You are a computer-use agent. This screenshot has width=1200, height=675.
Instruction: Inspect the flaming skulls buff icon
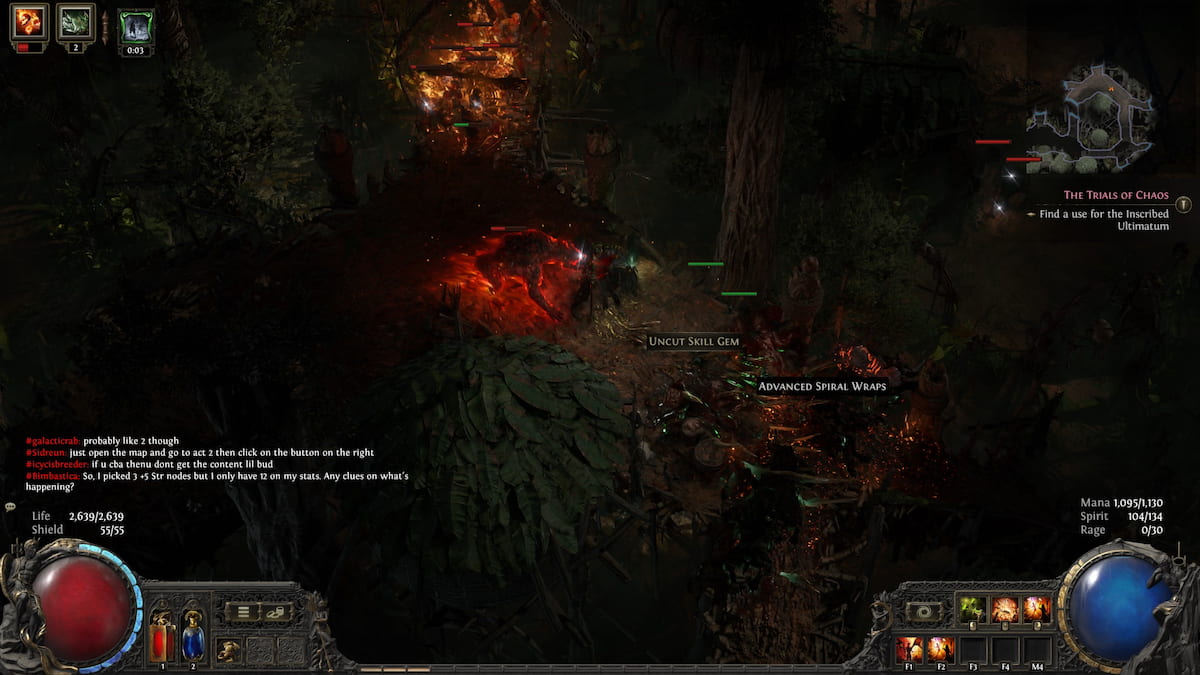[x=29, y=22]
